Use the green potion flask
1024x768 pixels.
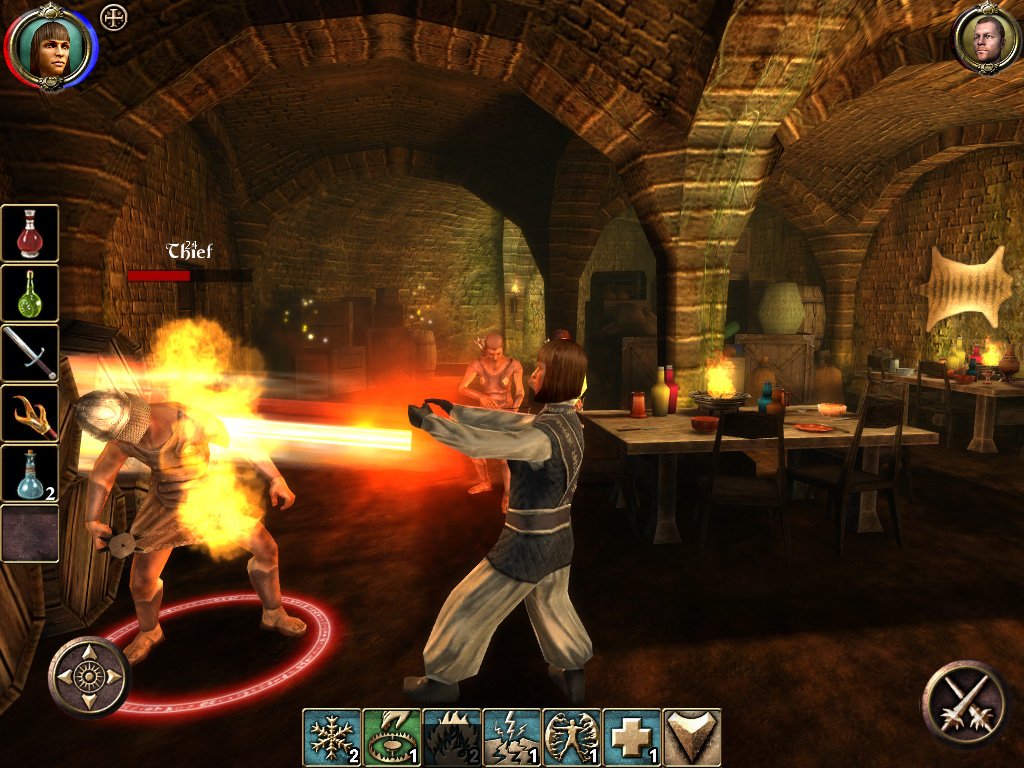[x=30, y=293]
